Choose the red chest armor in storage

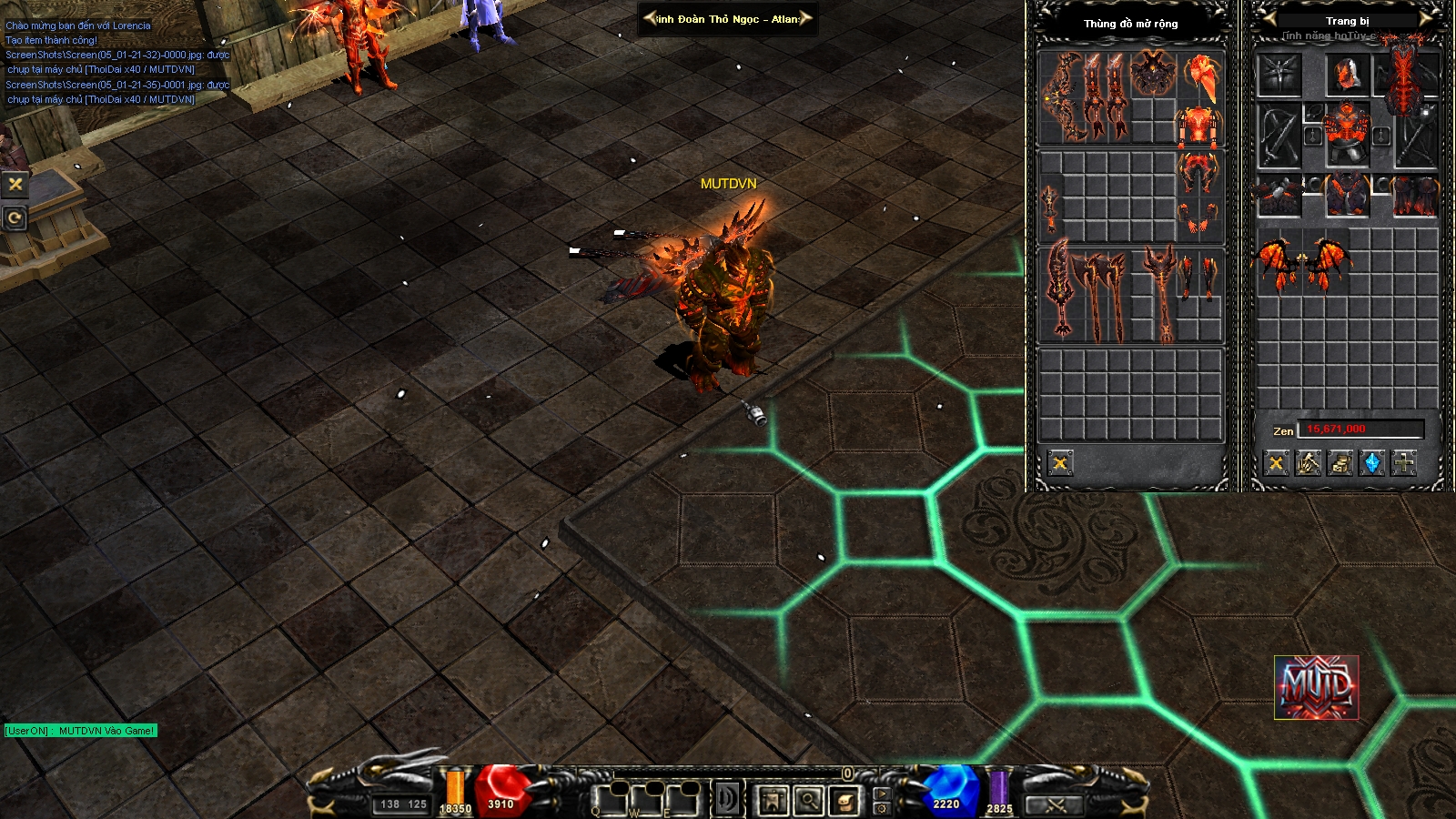[x=1199, y=127]
